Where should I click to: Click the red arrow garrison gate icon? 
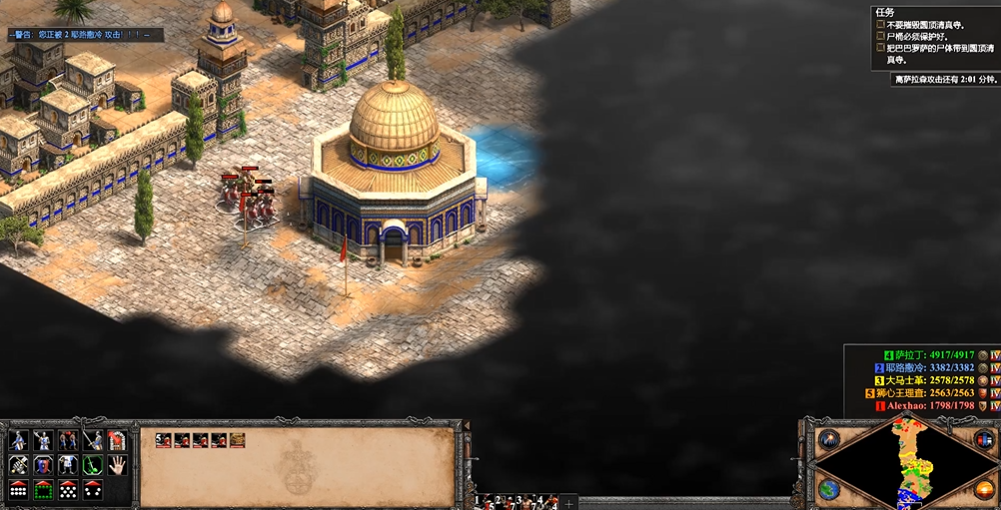tap(117, 440)
